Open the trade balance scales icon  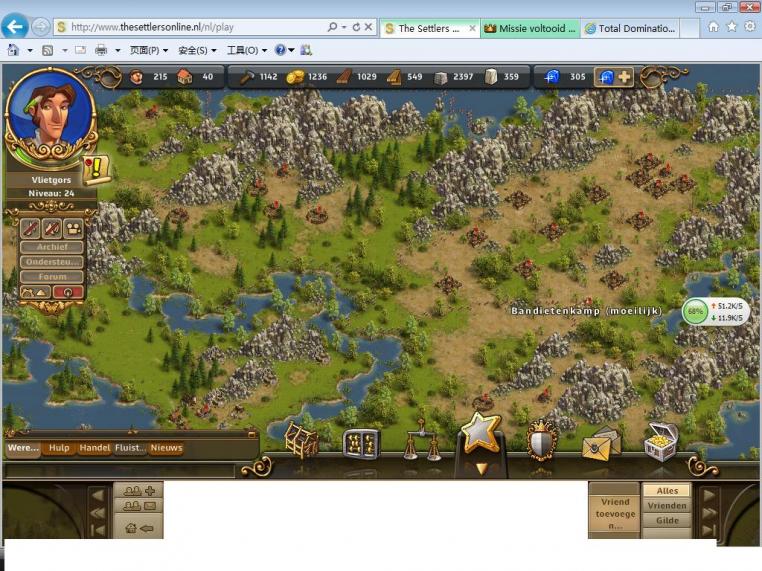click(421, 442)
